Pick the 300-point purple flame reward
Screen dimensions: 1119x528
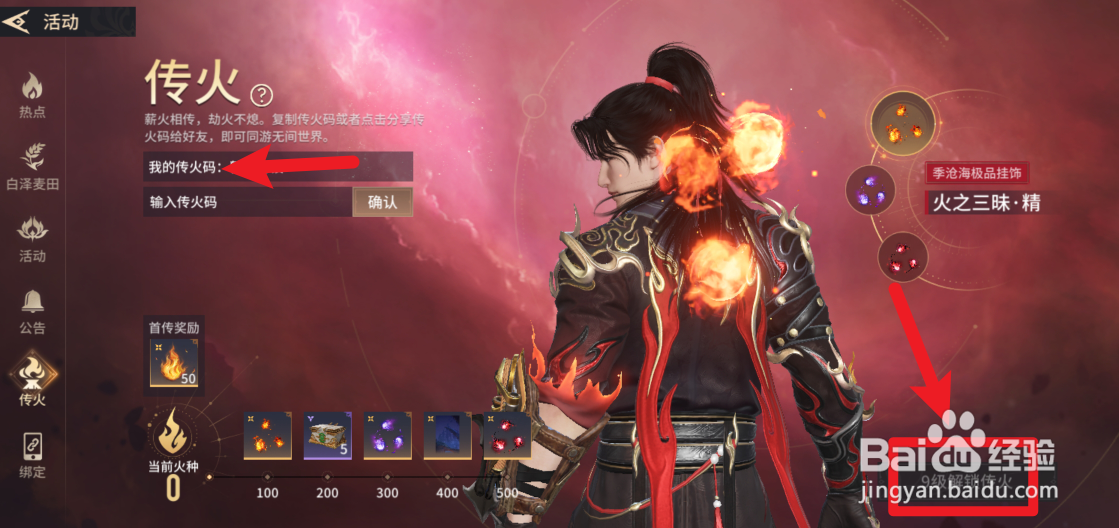tap(387, 436)
